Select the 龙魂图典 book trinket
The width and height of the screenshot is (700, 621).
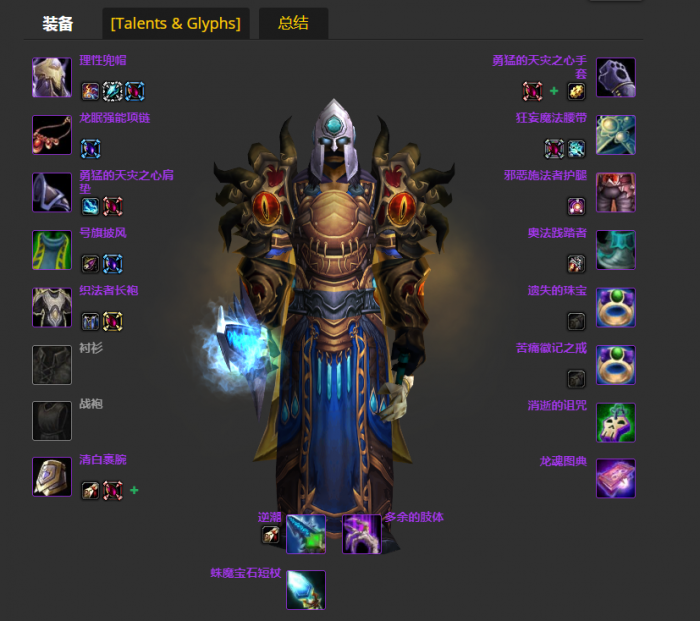[x=616, y=479]
